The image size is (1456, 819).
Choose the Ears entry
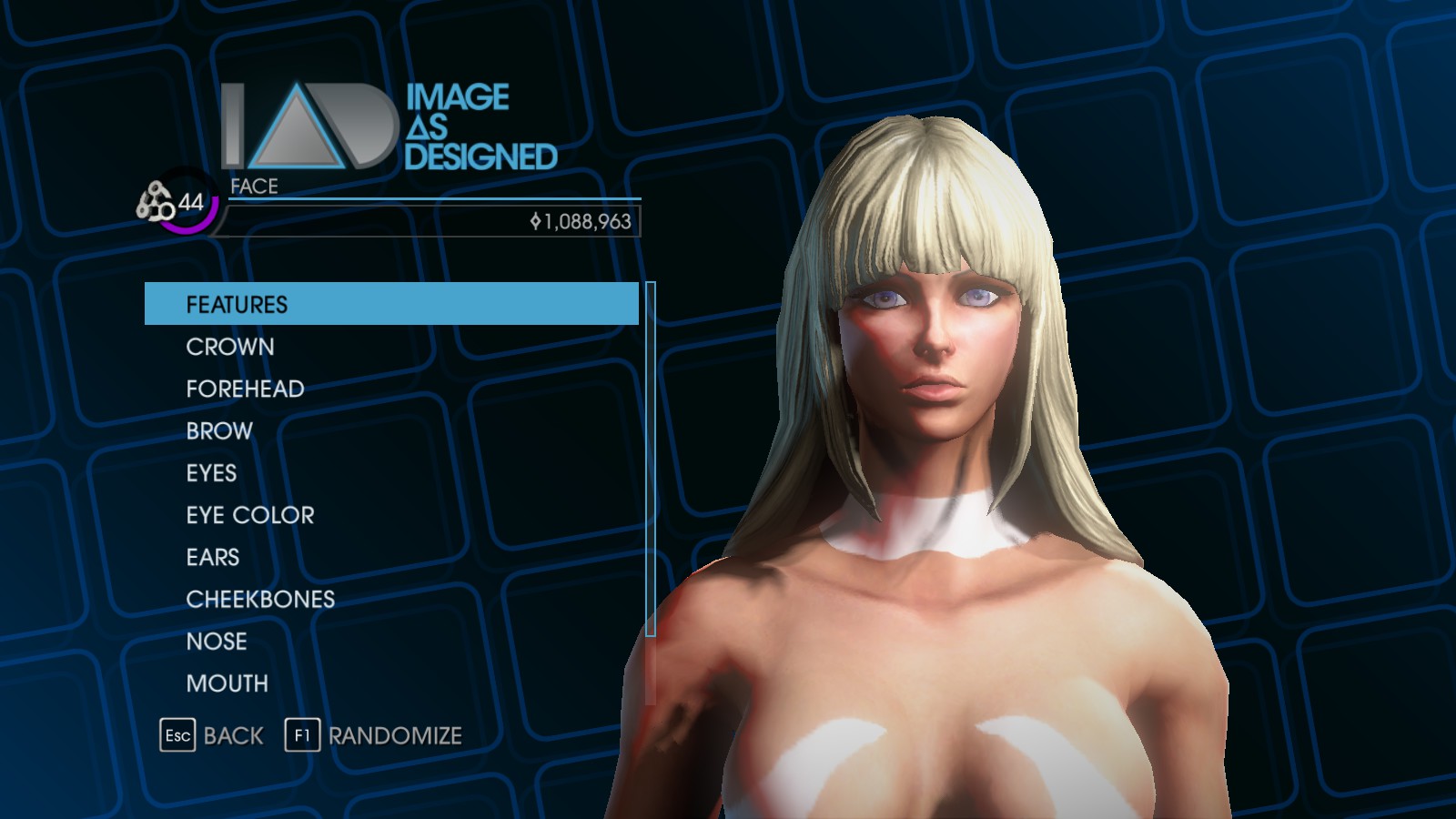tap(213, 557)
